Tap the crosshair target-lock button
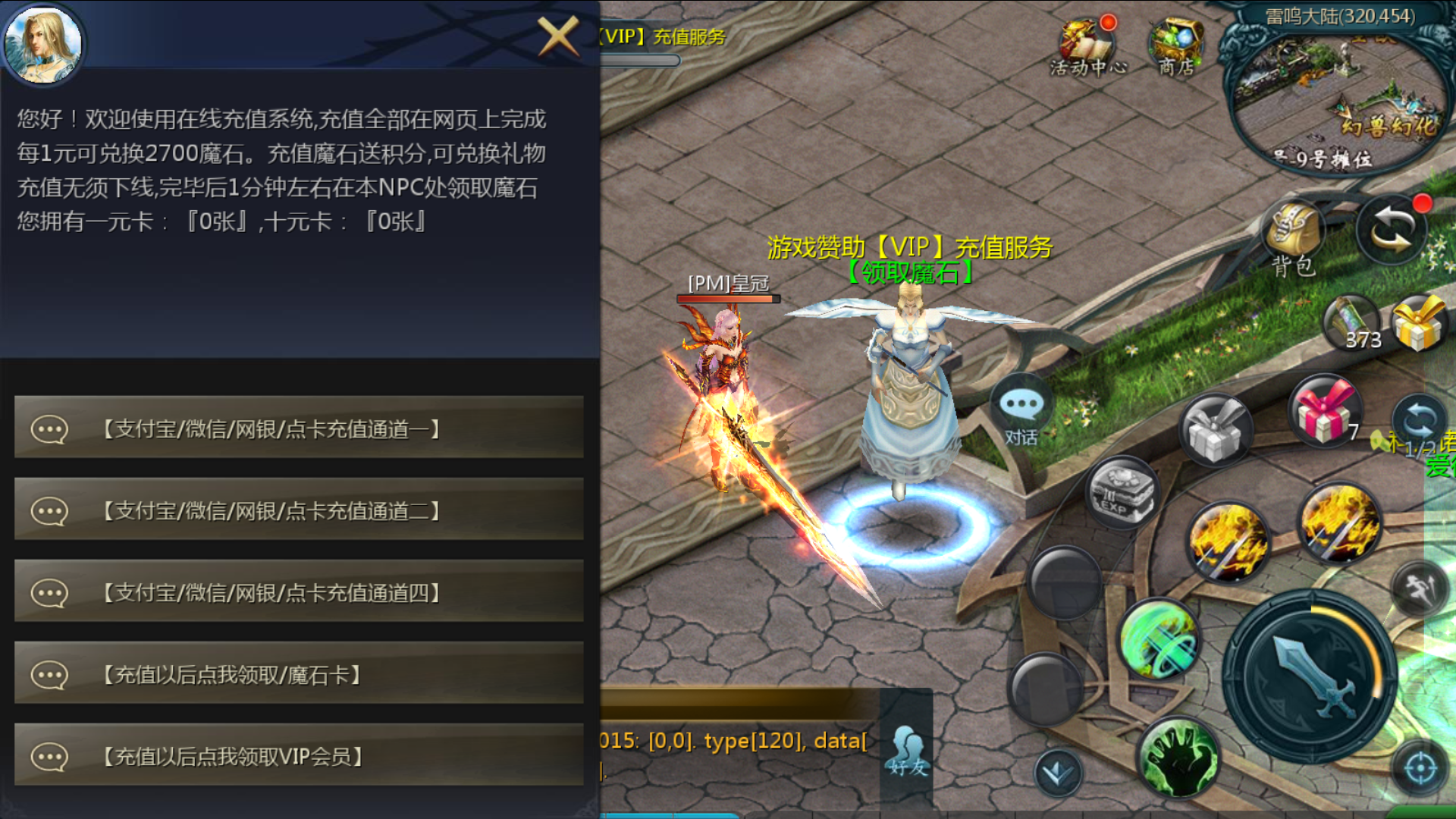 pyautogui.click(x=1420, y=769)
